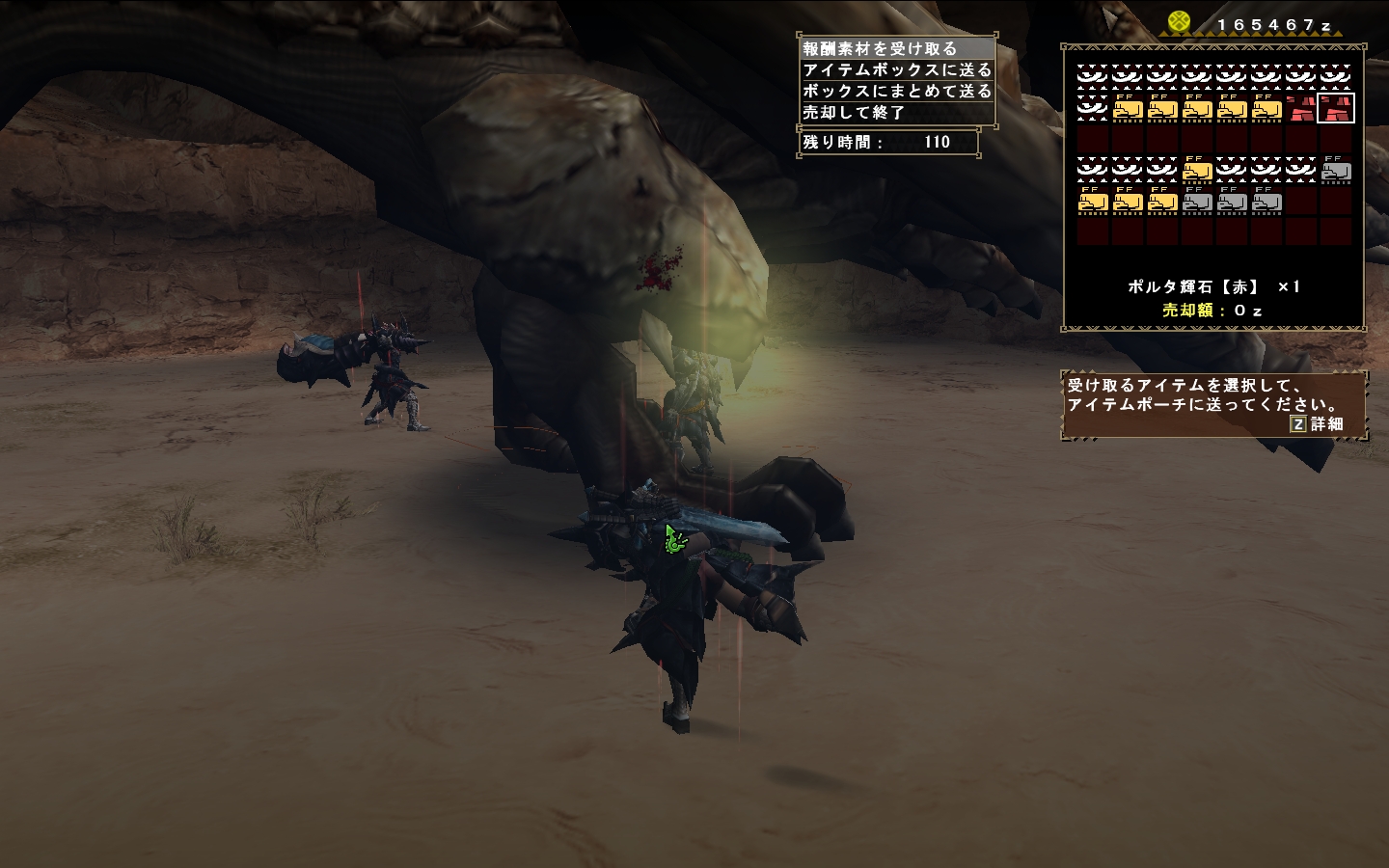
Task: Choose ボックスにまとめて送る option
Action: click(x=896, y=91)
